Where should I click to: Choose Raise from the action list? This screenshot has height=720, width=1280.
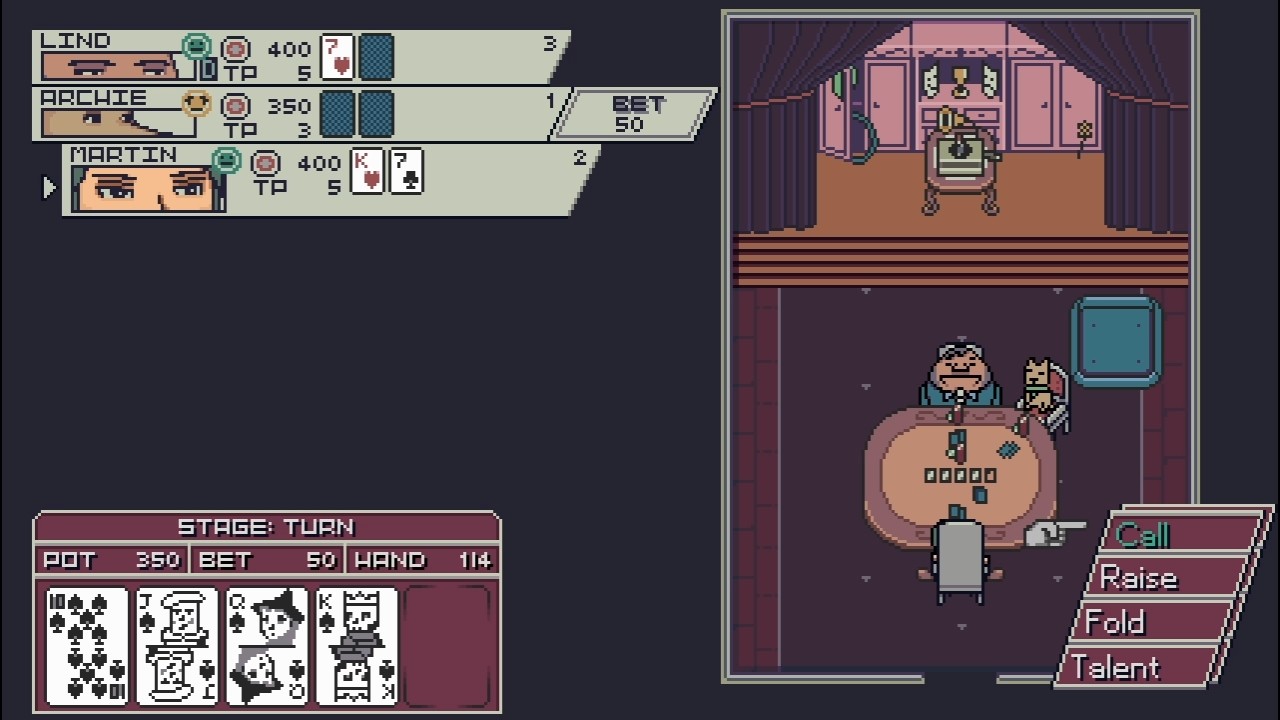point(1140,579)
